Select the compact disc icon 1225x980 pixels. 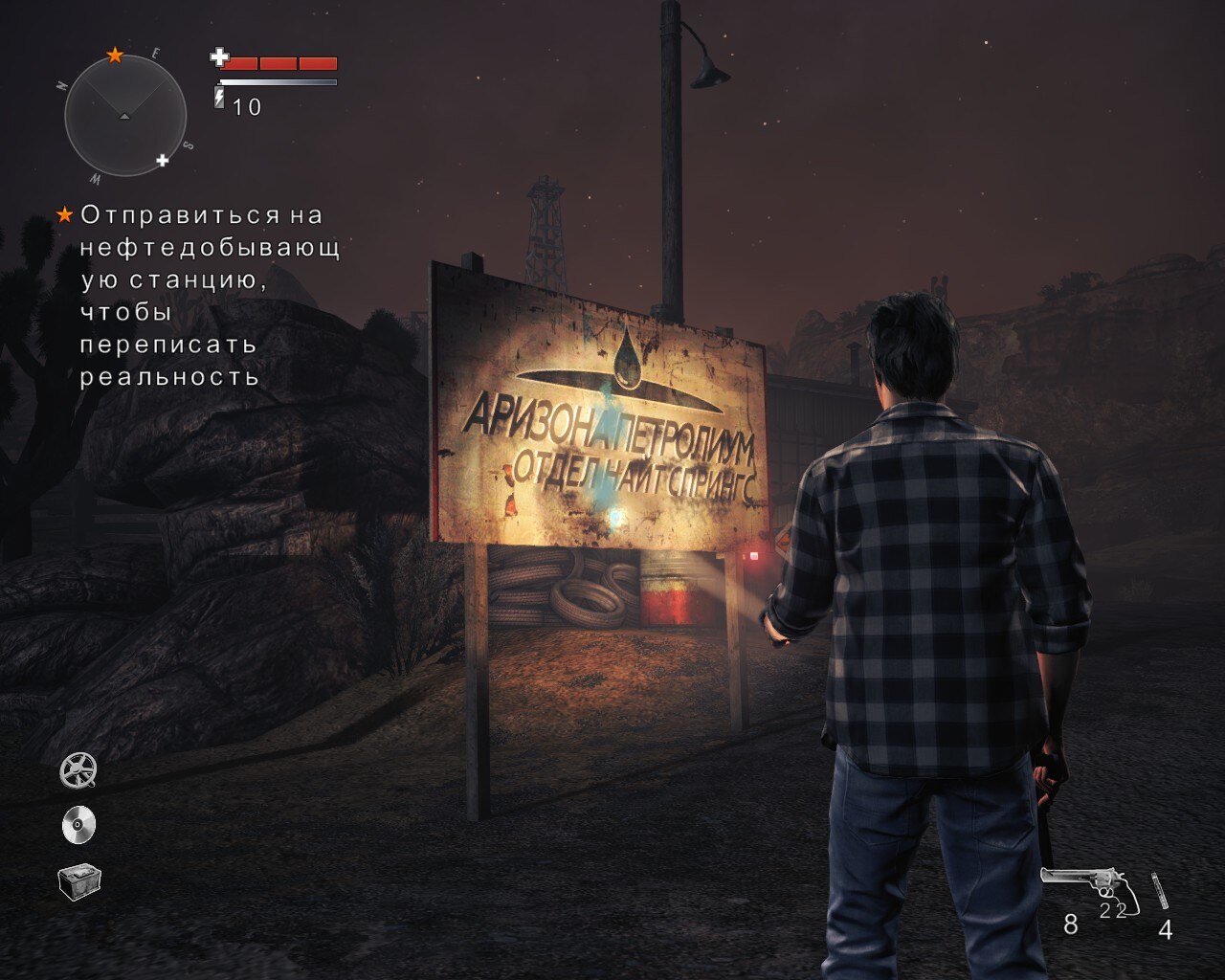pyautogui.click(x=78, y=825)
